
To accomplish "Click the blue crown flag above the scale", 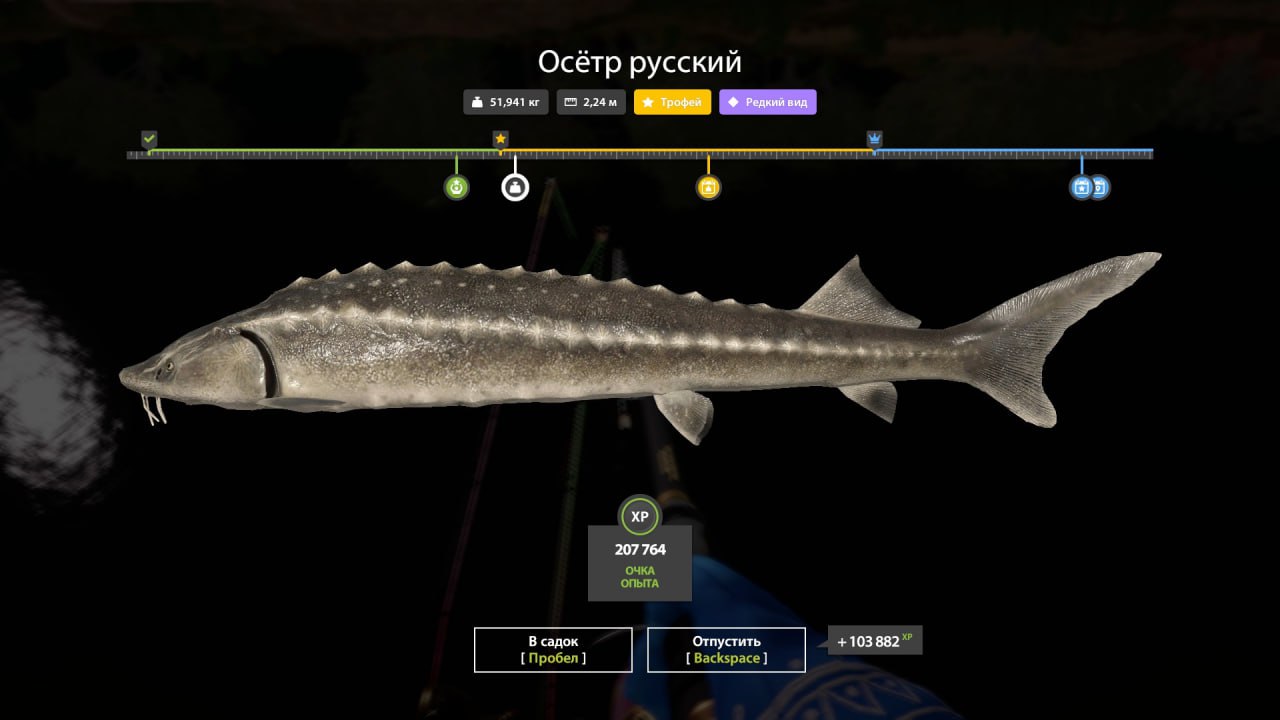I will pos(875,139).
